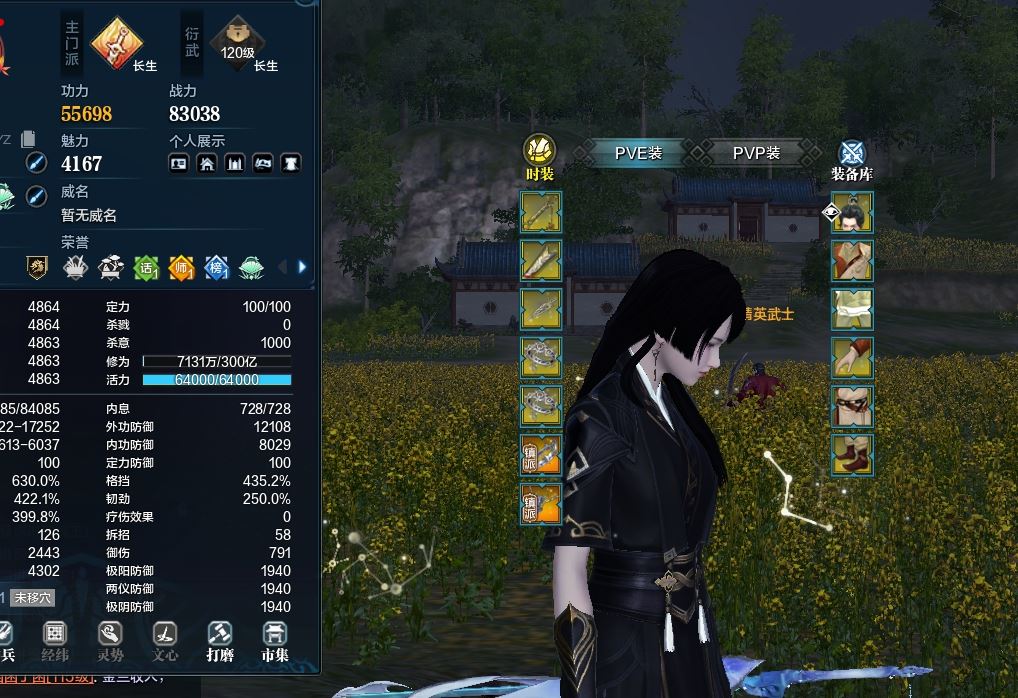Image resolution: width=1018 pixels, height=698 pixels.
Task: Click the 长生 main sect sword icon
Action: [118, 43]
